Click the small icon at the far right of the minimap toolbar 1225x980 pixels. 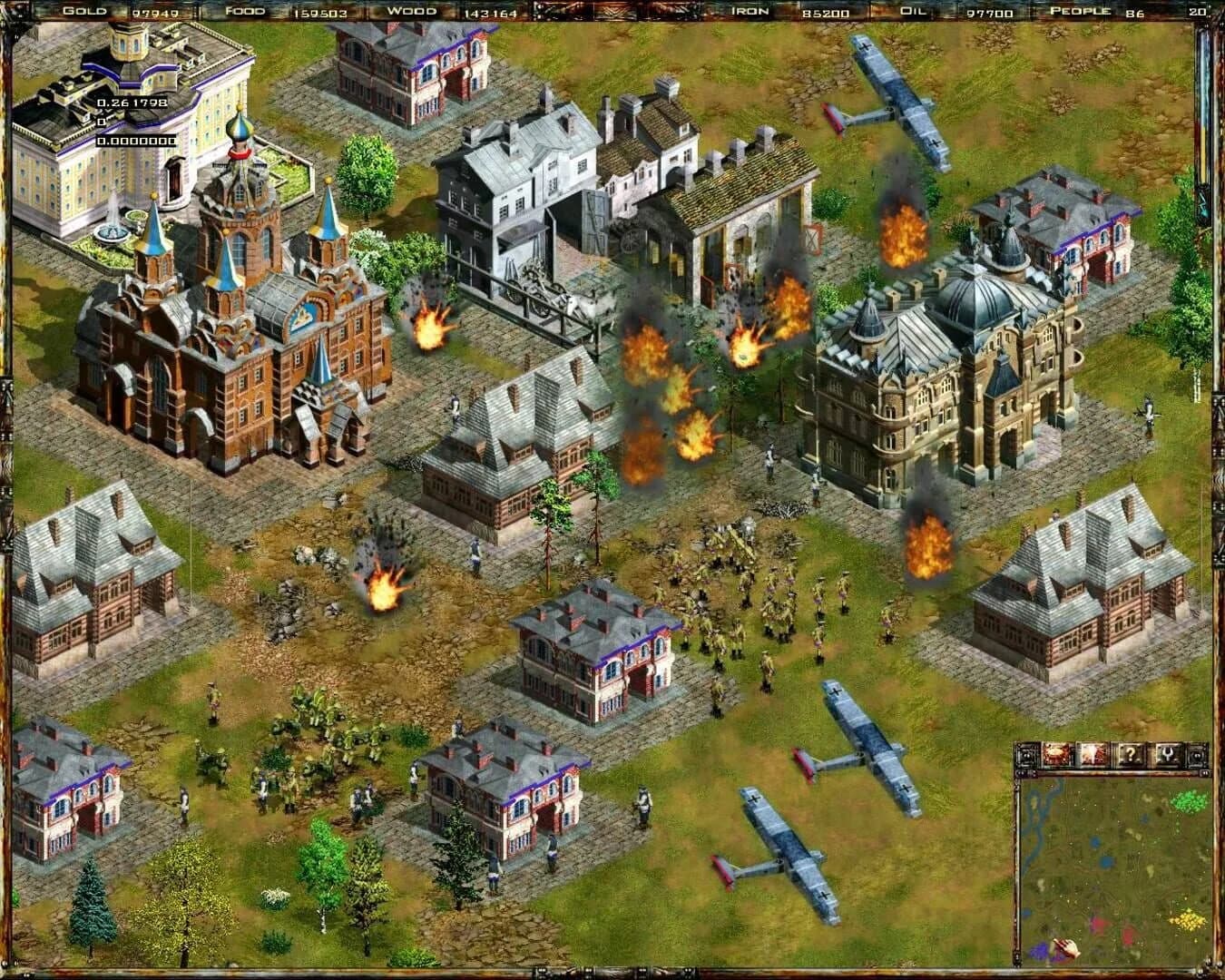pyautogui.click(x=1197, y=755)
